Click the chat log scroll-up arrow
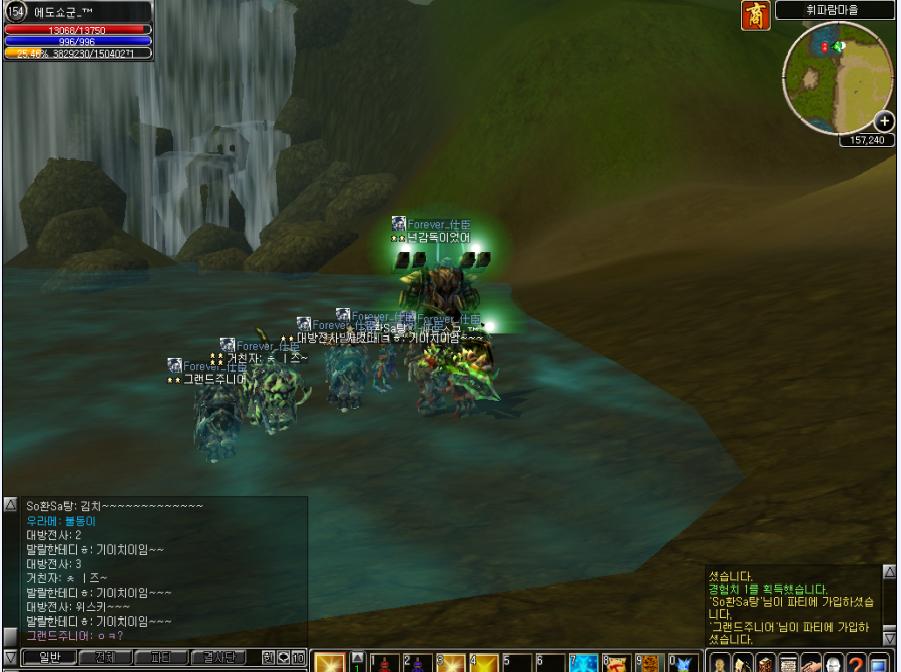The height and width of the screenshot is (672, 901). [10, 505]
